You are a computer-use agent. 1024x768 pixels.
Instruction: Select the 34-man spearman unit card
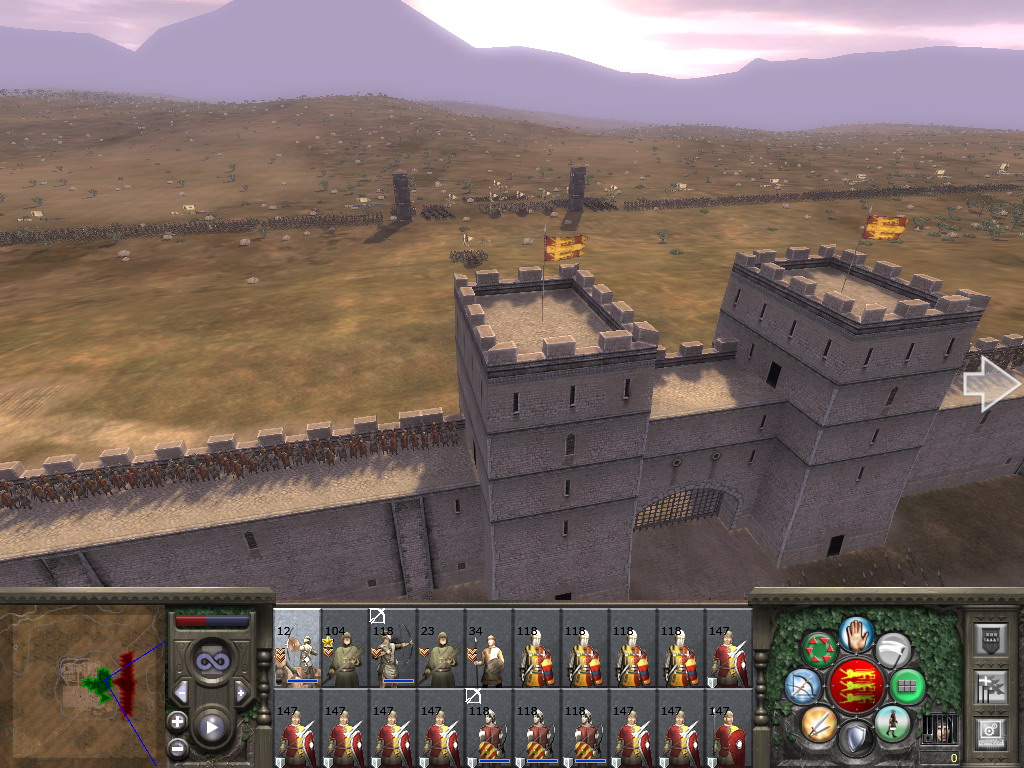(489, 649)
